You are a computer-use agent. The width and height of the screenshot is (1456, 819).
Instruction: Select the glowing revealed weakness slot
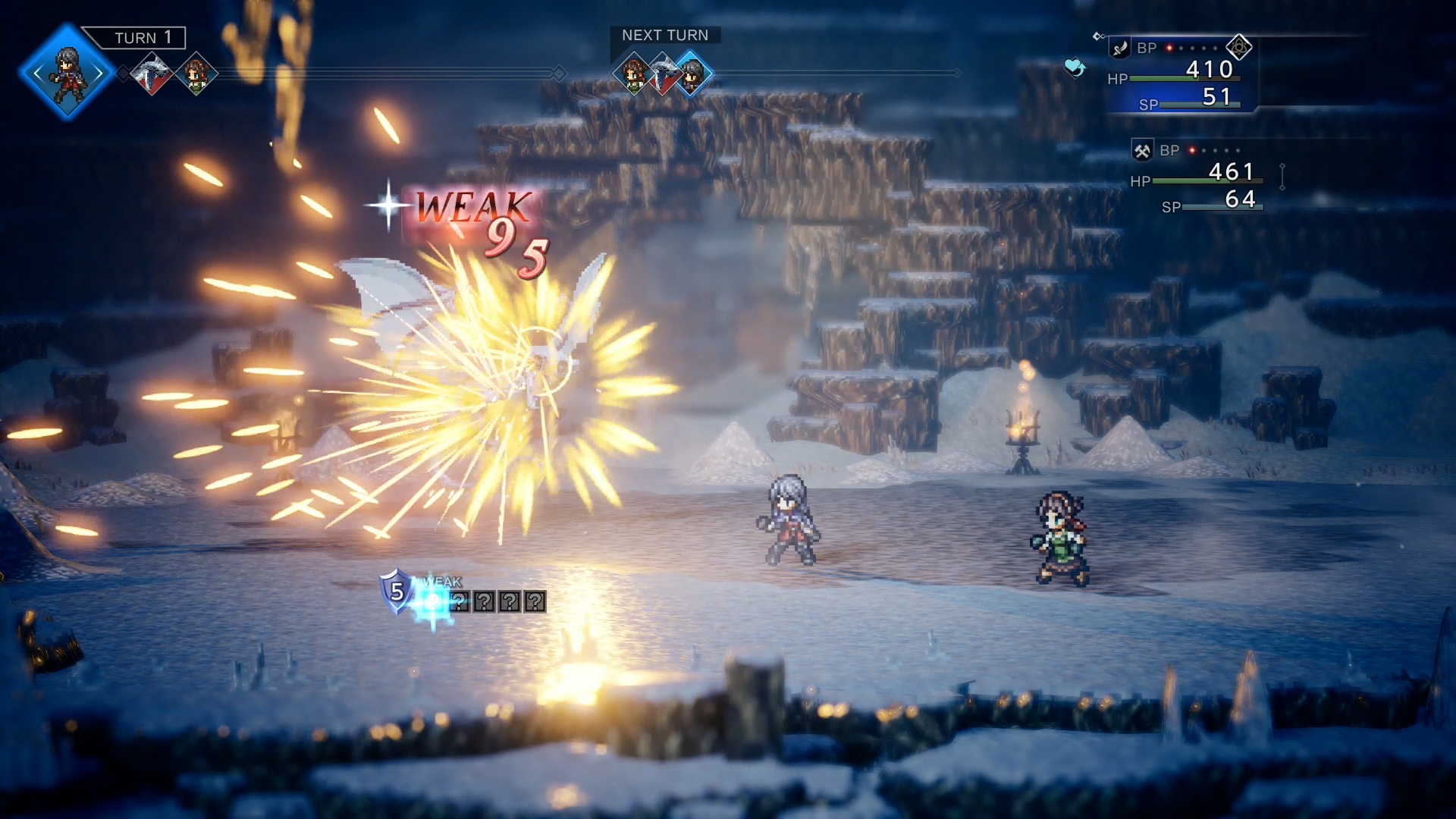pyautogui.click(x=434, y=603)
